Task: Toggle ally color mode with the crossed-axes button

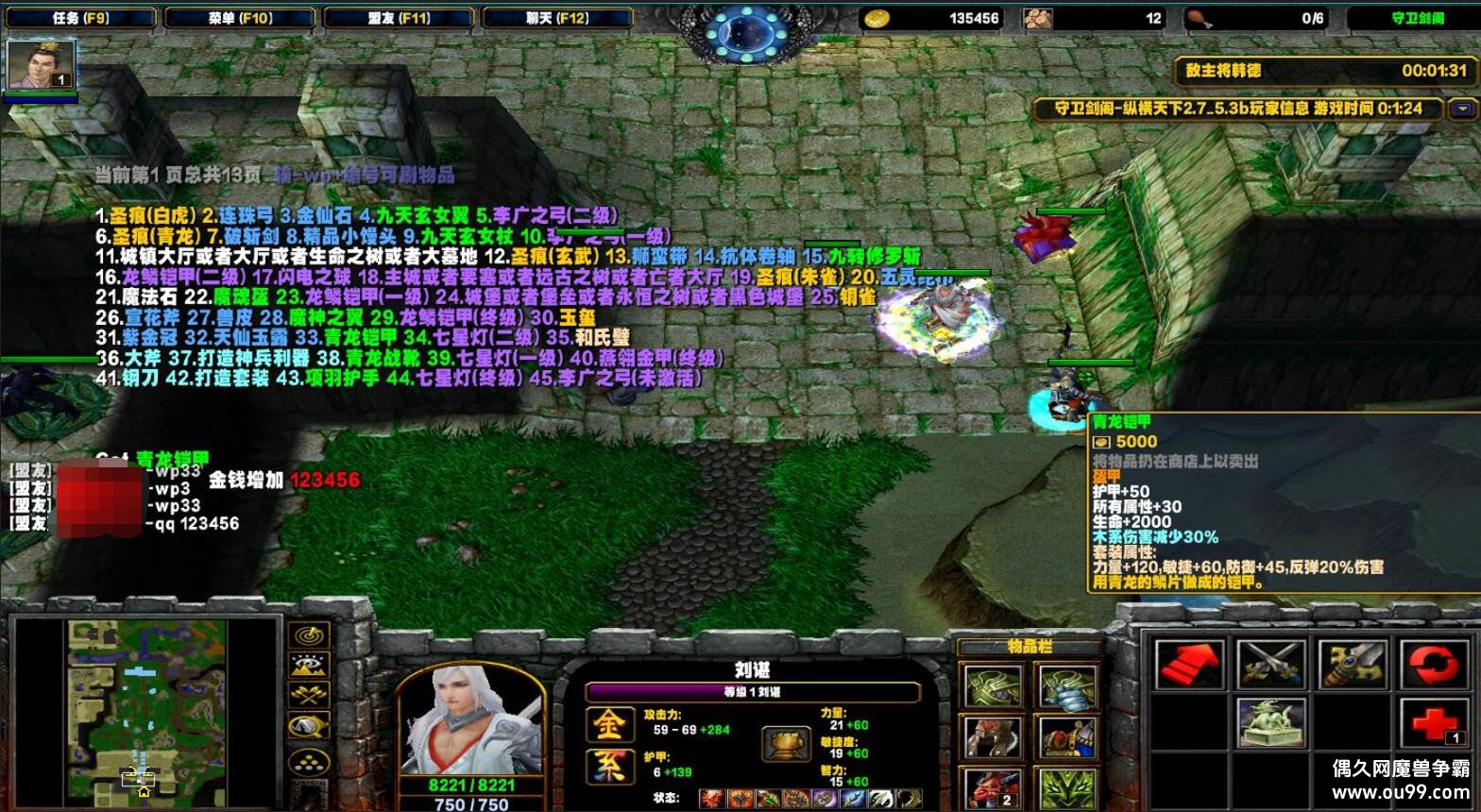Action: [x=309, y=696]
